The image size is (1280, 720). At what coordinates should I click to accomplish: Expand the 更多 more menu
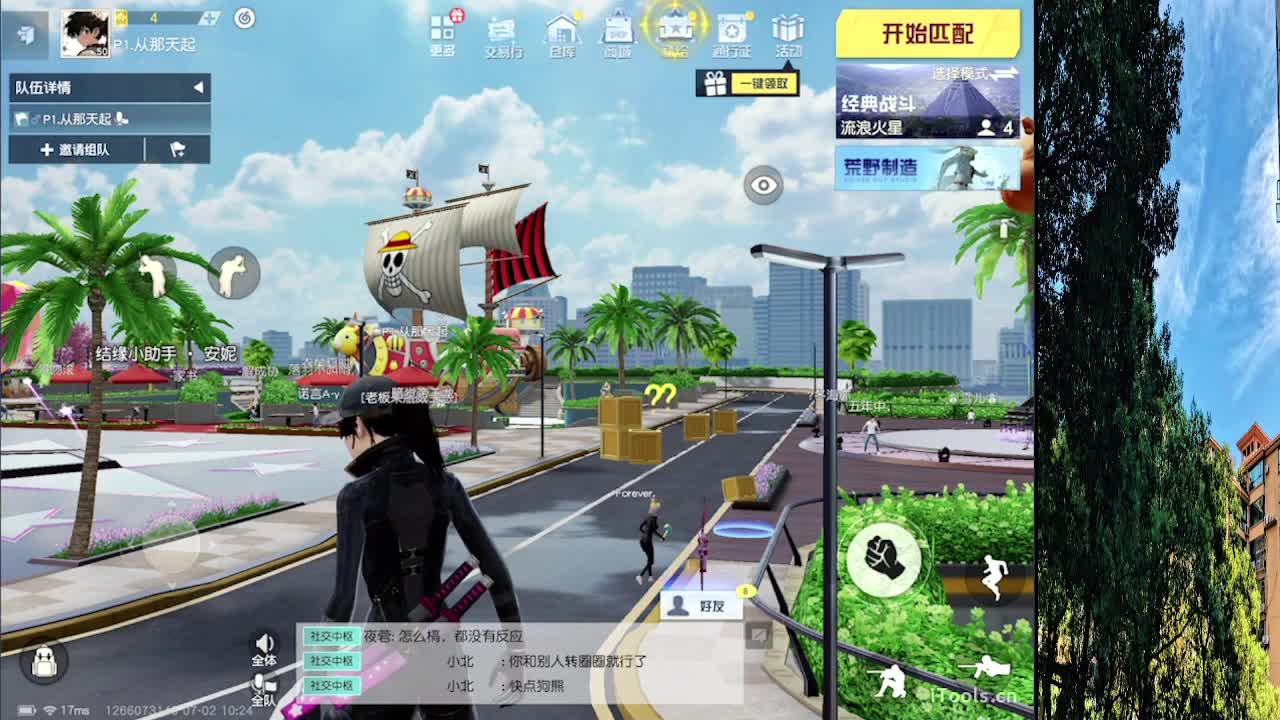pyautogui.click(x=443, y=30)
